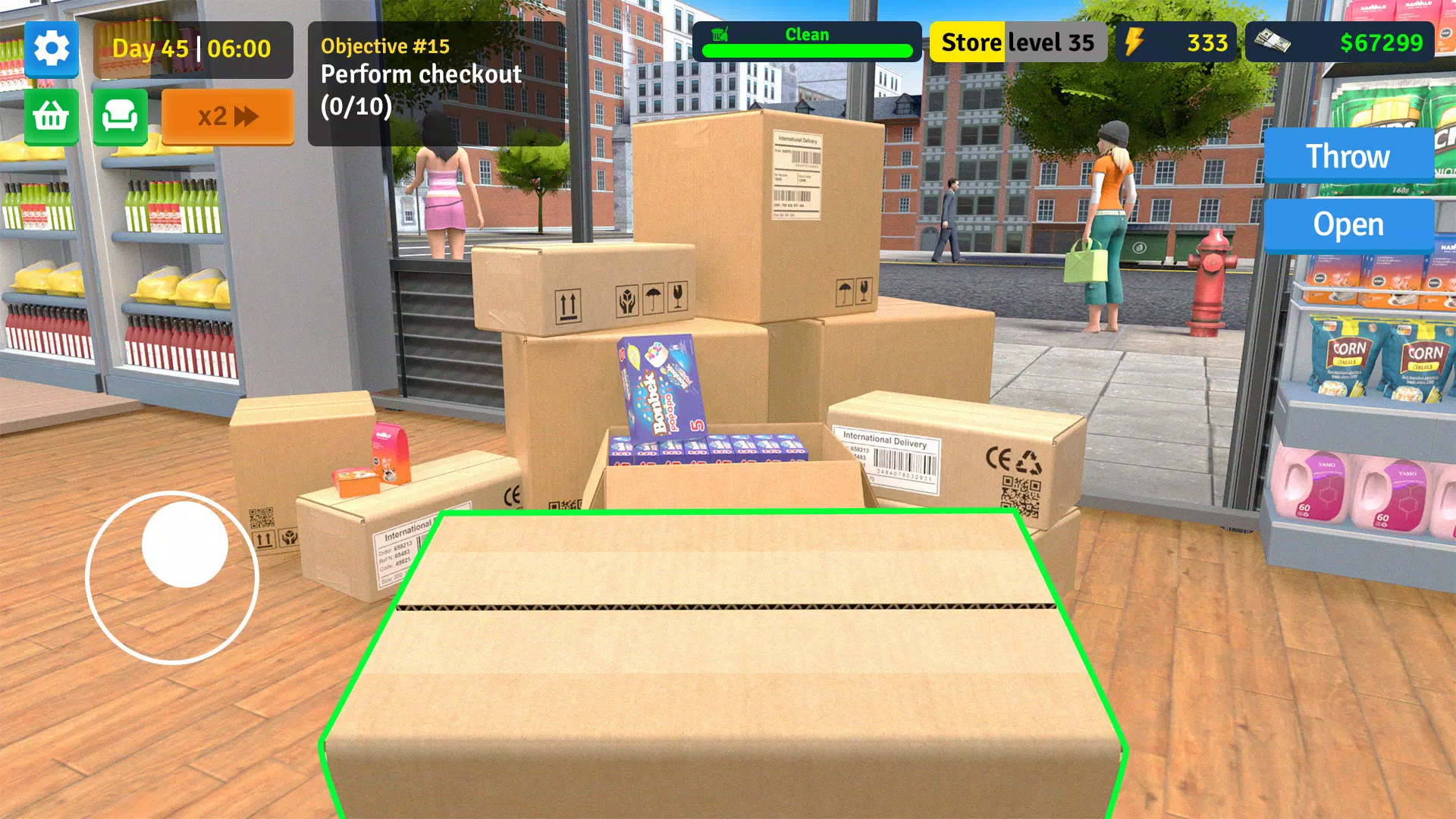The width and height of the screenshot is (1456, 819).
Task: Tap the lightning energy icon
Action: coord(1135,42)
